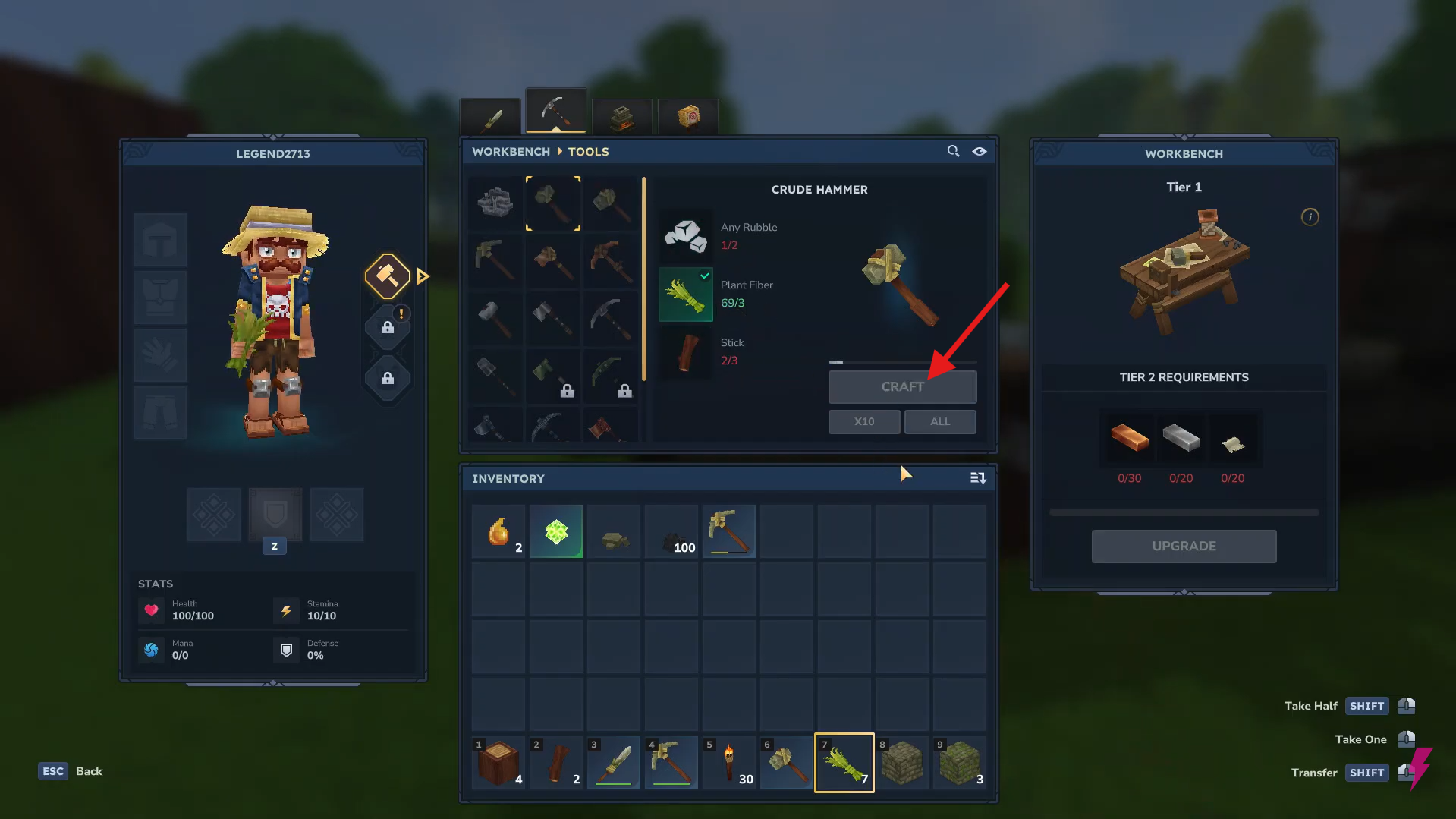Select the Plant Fiber stack in hotbar slot 7

coord(843,762)
